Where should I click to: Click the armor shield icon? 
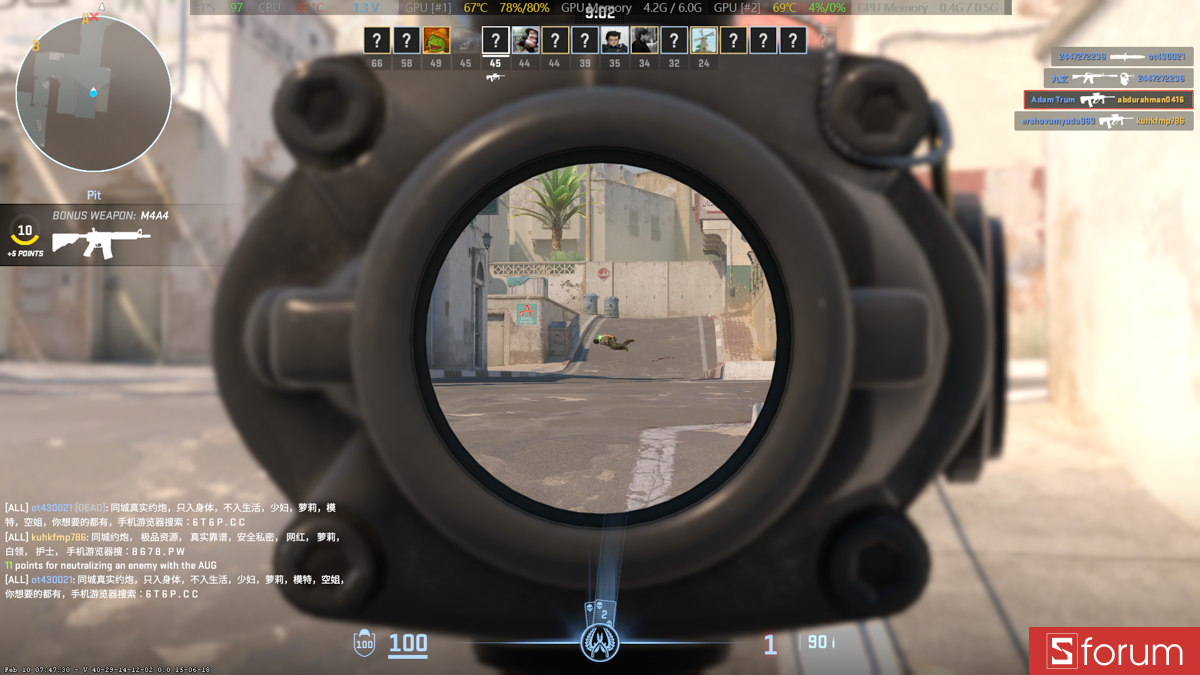click(x=365, y=643)
